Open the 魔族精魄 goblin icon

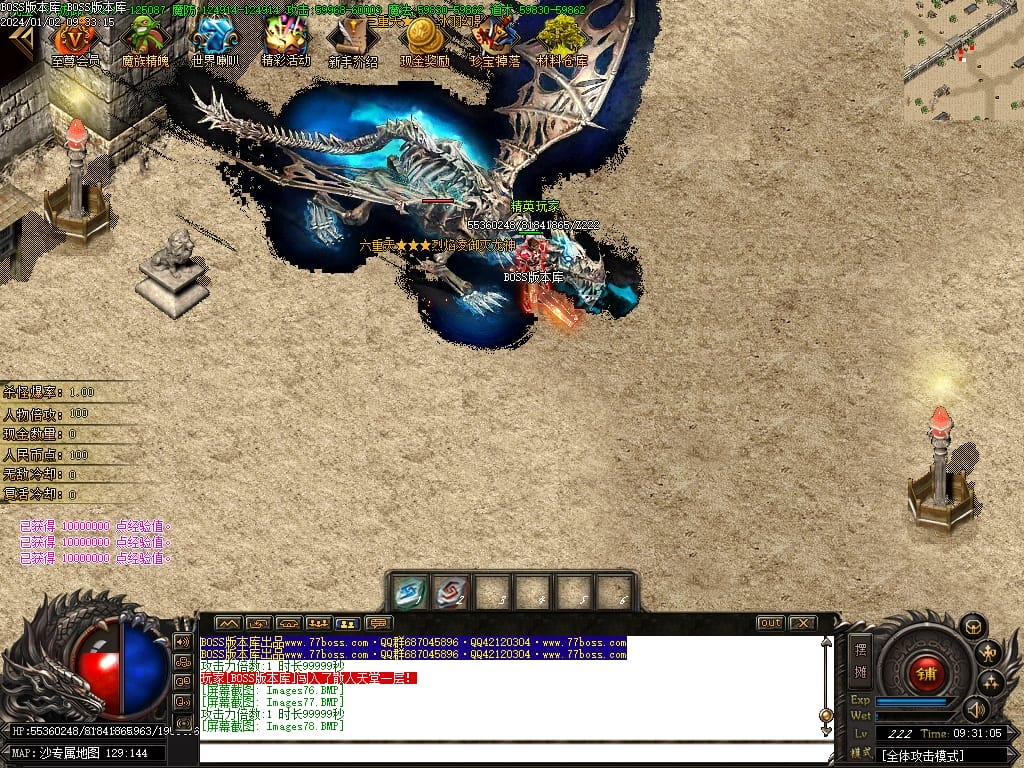[145, 40]
